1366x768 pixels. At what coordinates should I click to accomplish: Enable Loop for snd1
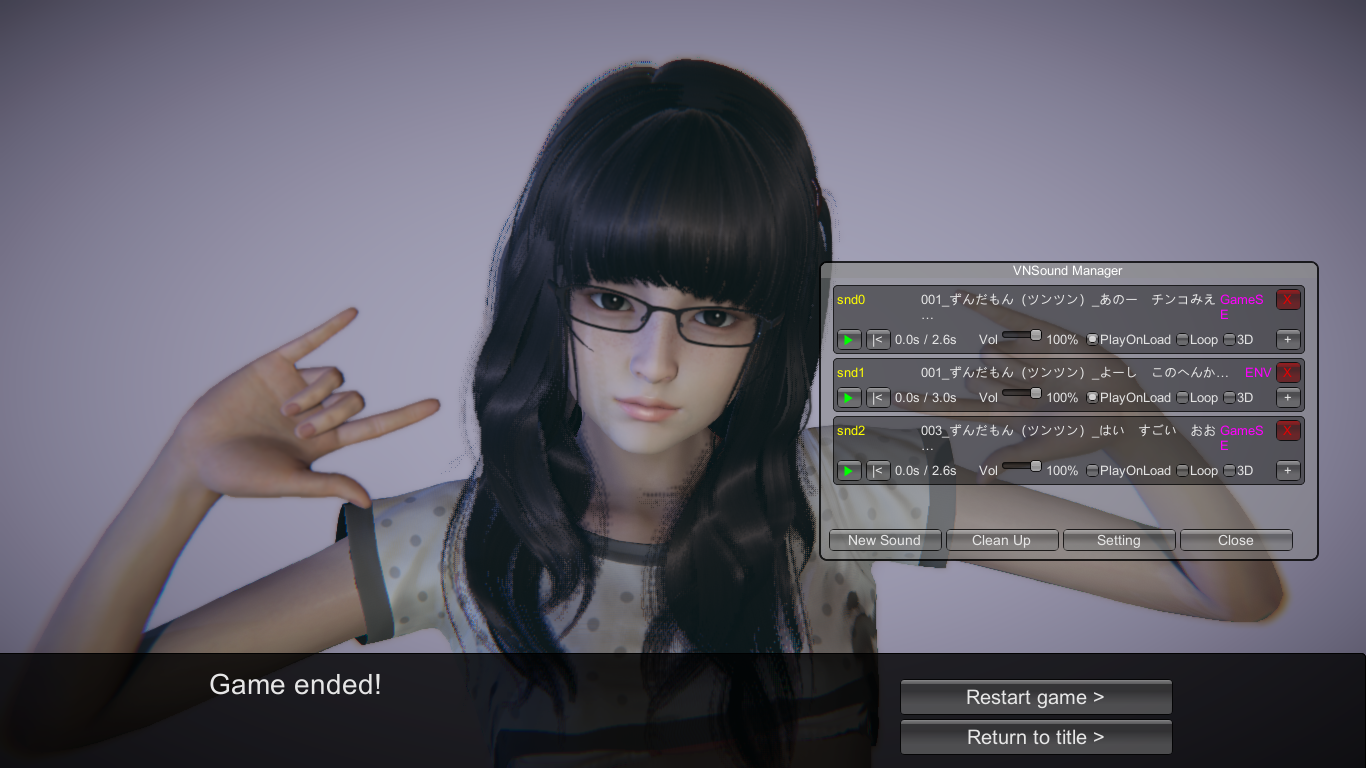pos(1182,398)
